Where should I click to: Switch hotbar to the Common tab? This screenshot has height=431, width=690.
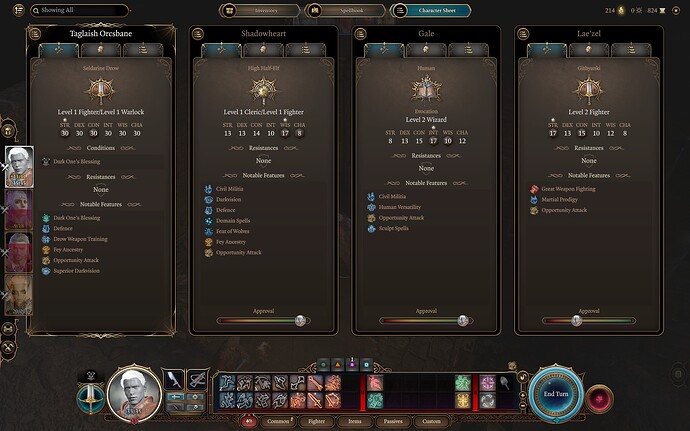coord(278,422)
